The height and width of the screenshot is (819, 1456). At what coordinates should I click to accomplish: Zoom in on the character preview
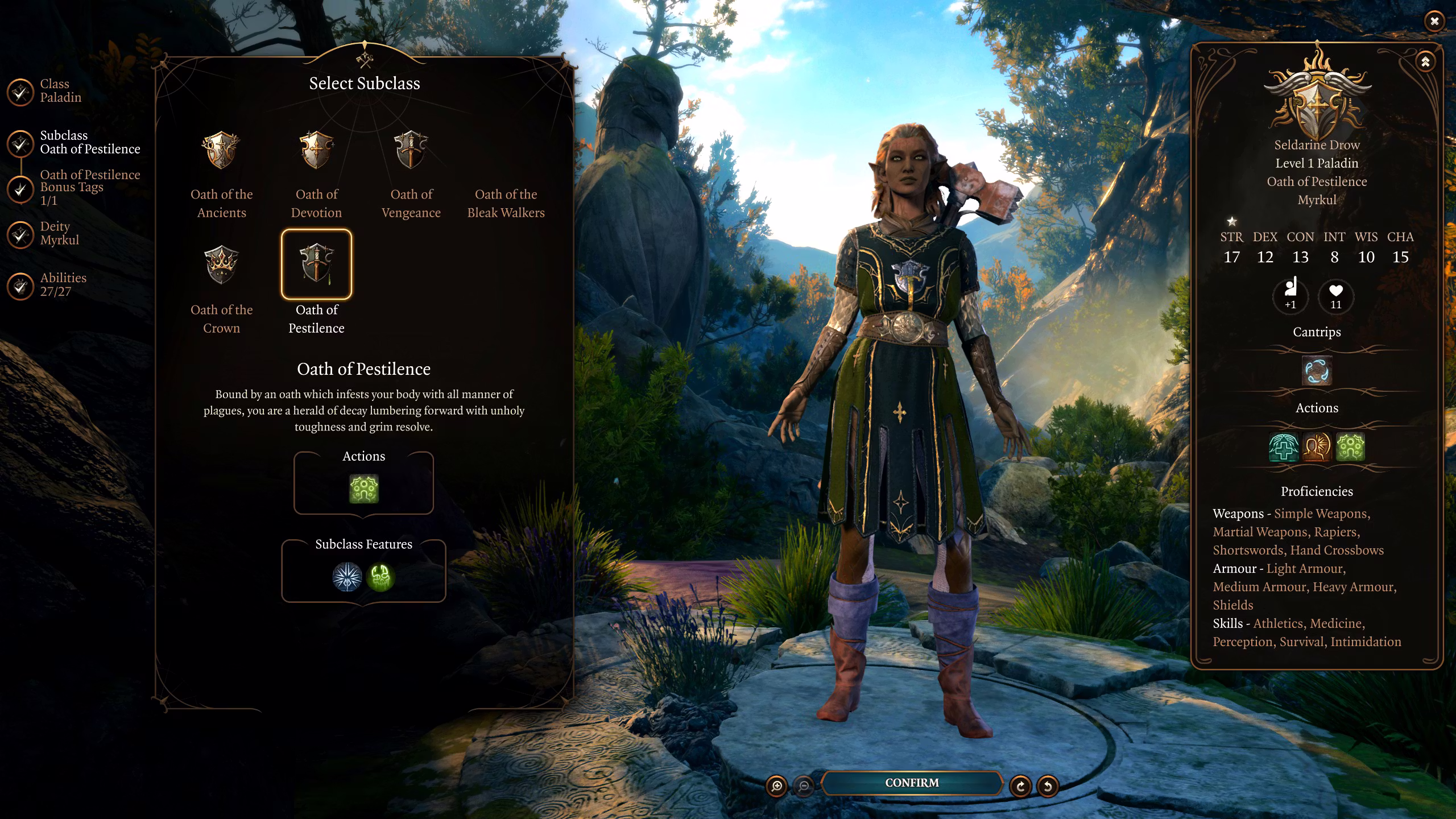(776, 787)
